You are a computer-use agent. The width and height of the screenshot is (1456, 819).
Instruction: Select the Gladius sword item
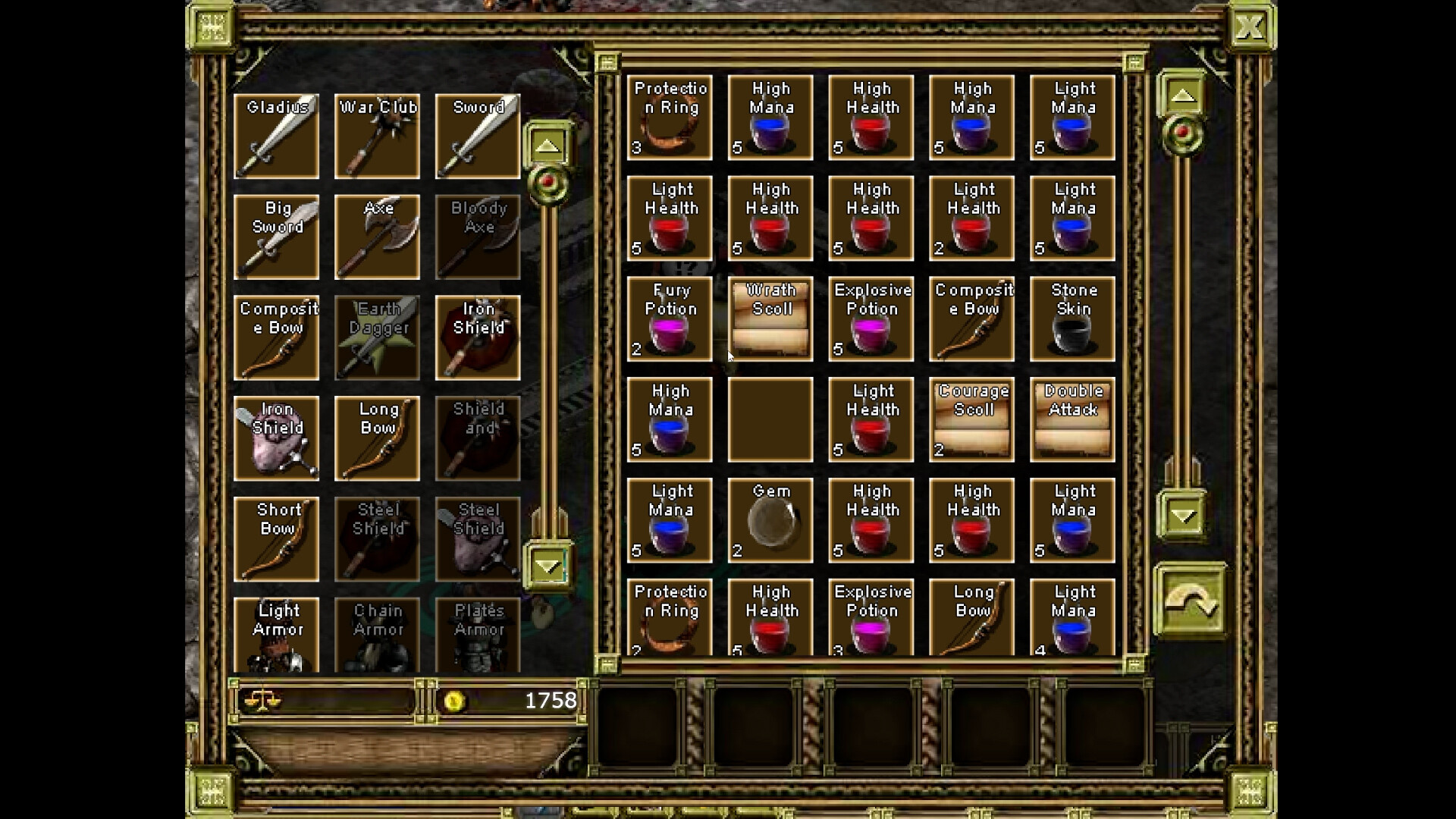[276, 135]
